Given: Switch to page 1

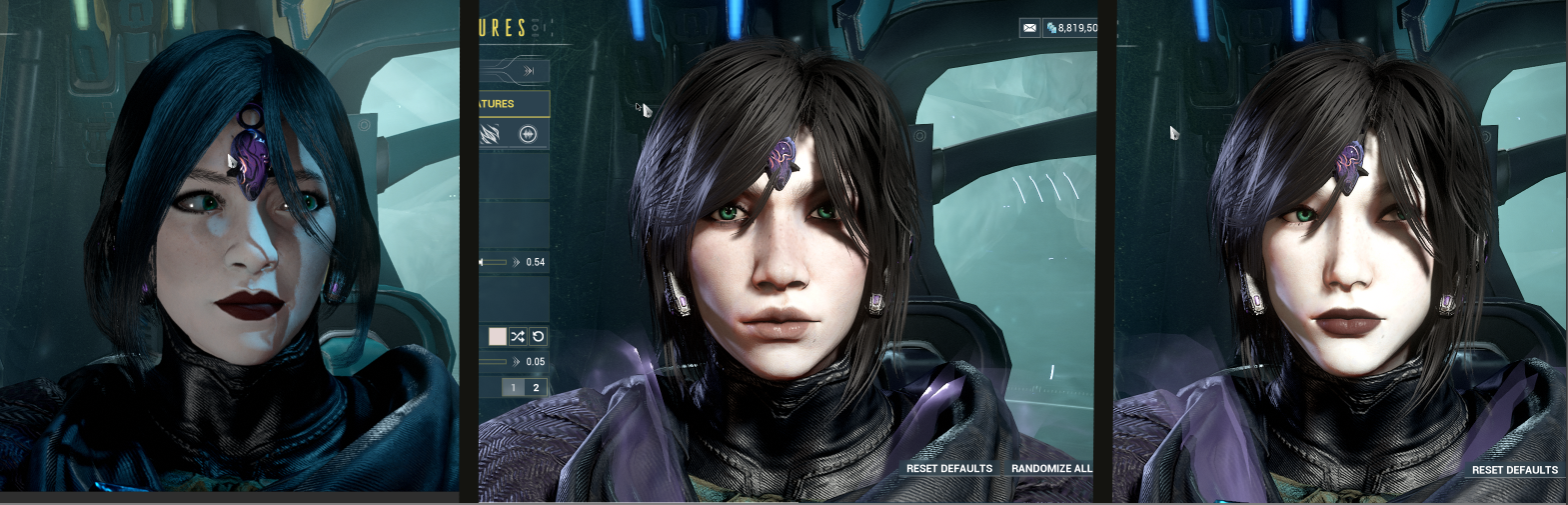Looking at the screenshot, I should (514, 387).
